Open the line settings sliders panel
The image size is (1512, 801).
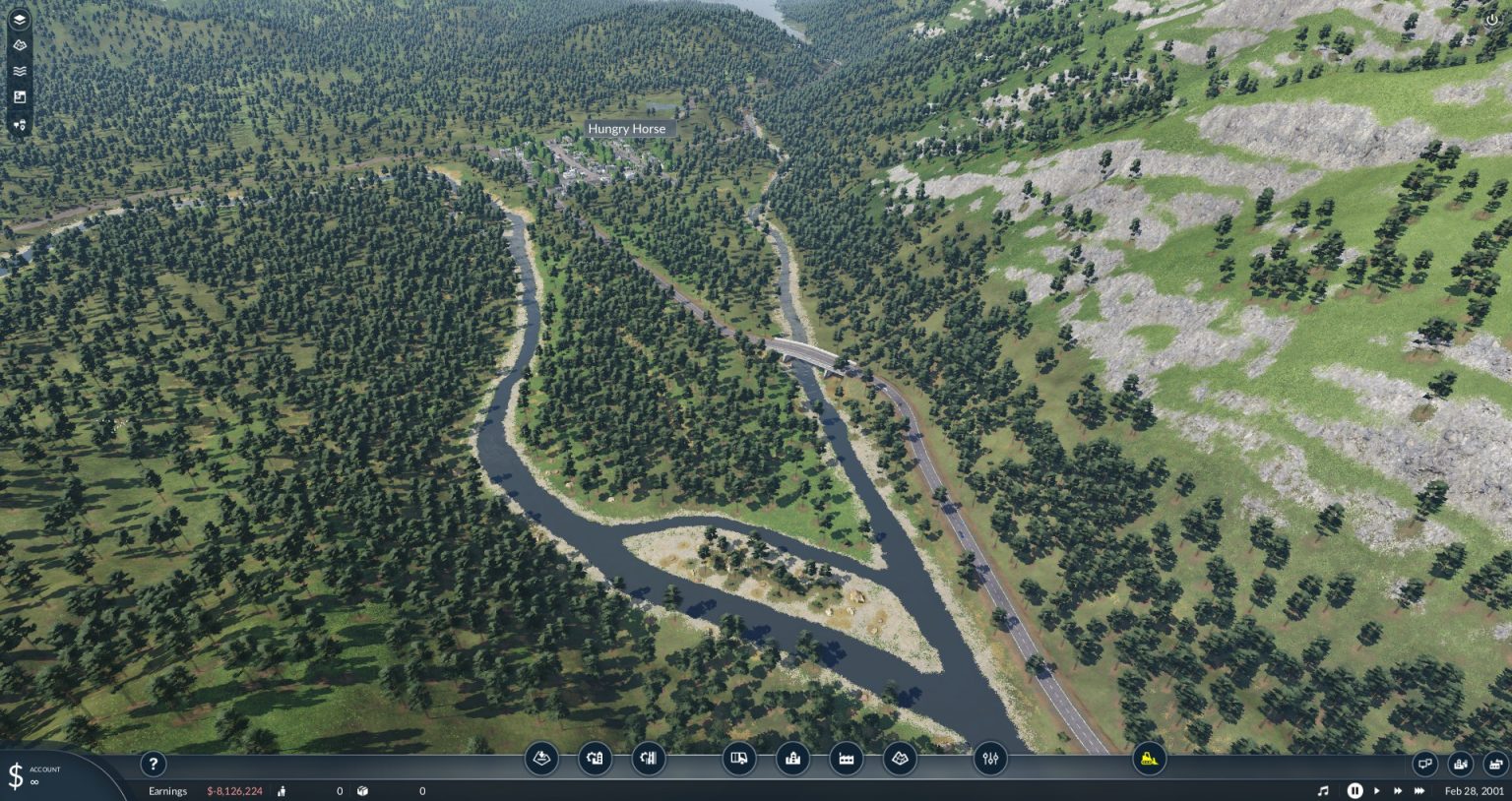point(989,759)
